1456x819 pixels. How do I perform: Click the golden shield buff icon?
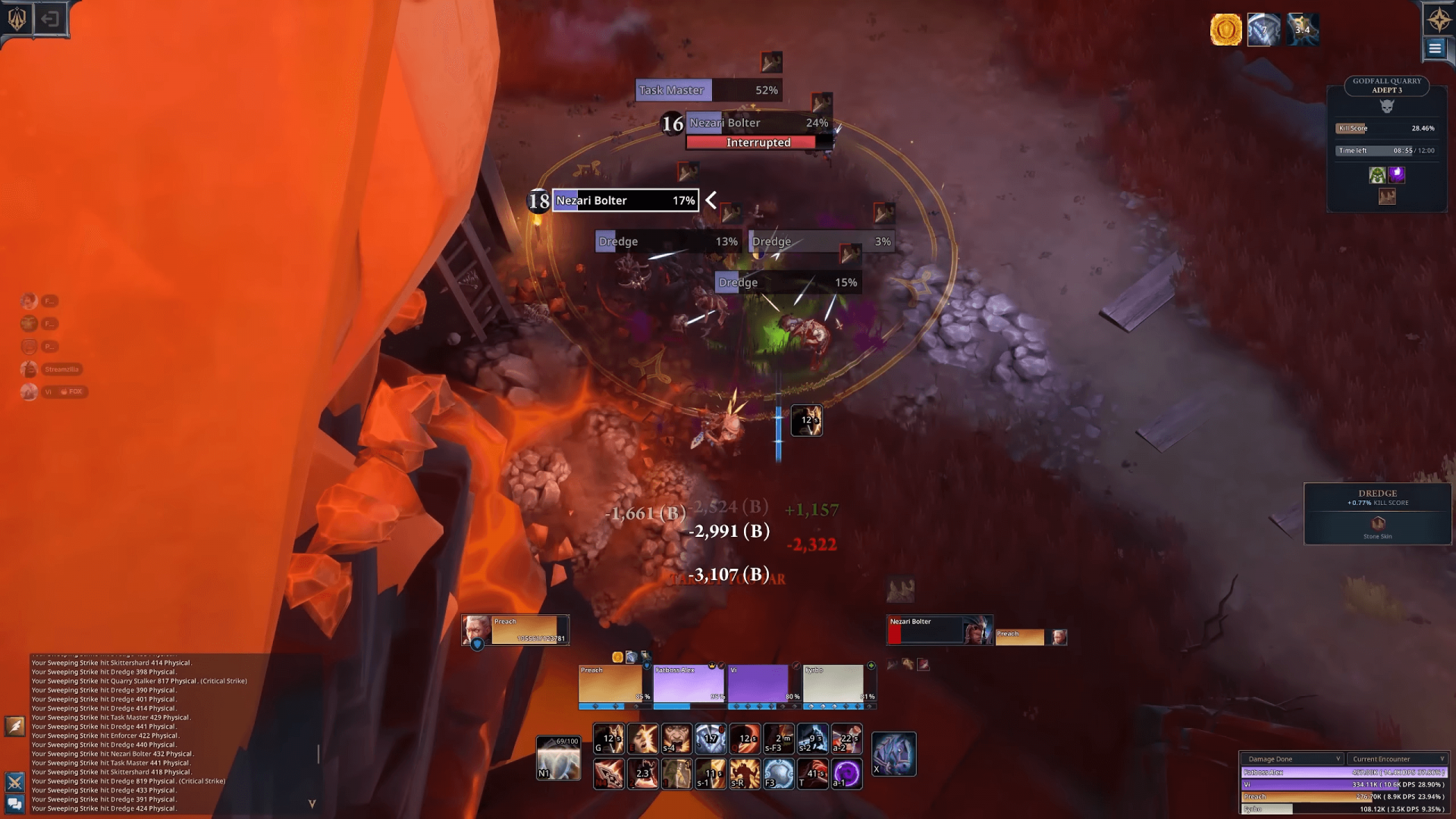[x=1225, y=30]
